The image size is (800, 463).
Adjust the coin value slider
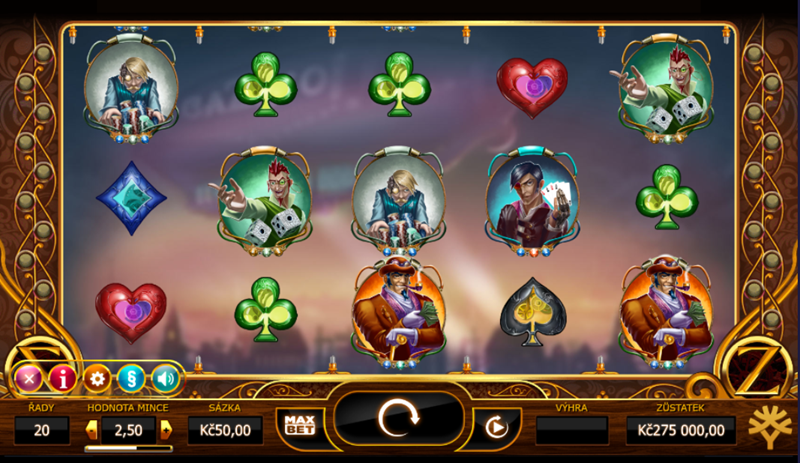pyautogui.click(x=128, y=448)
